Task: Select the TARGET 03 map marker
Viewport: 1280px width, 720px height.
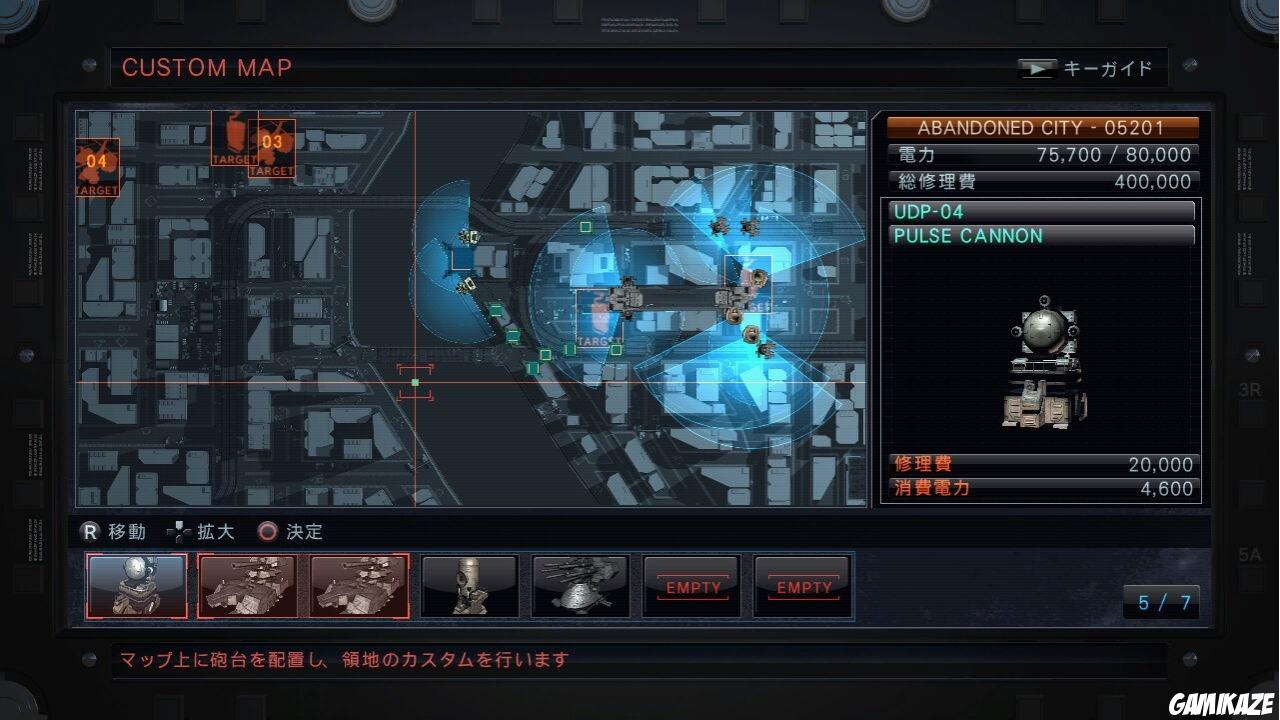Action: (270, 145)
